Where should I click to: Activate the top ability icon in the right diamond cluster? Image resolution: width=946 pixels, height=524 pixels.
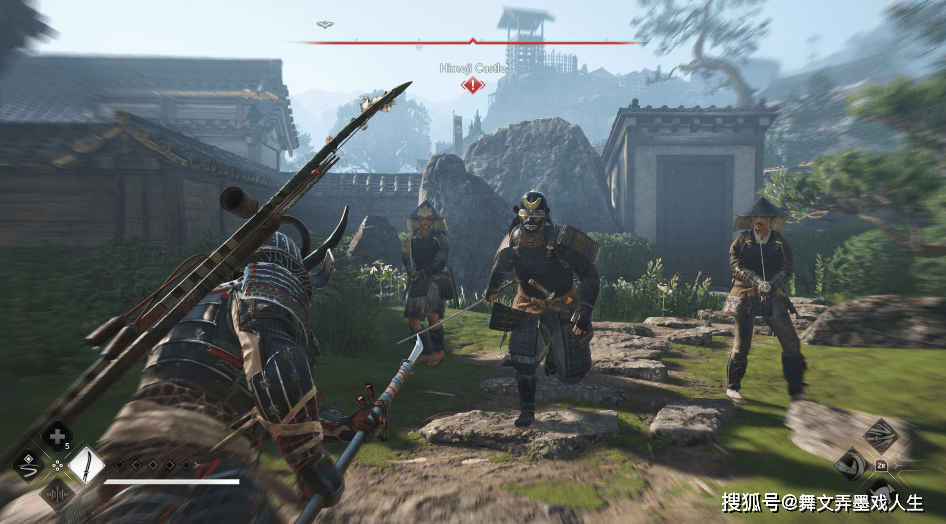point(880,434)
